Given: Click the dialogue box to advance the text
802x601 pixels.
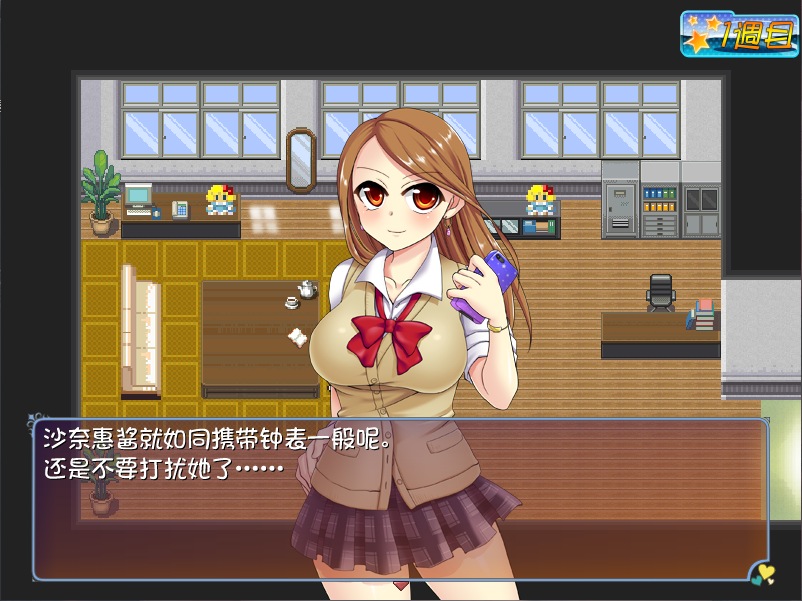Looking at the screenshot, I should pos(400,500).
